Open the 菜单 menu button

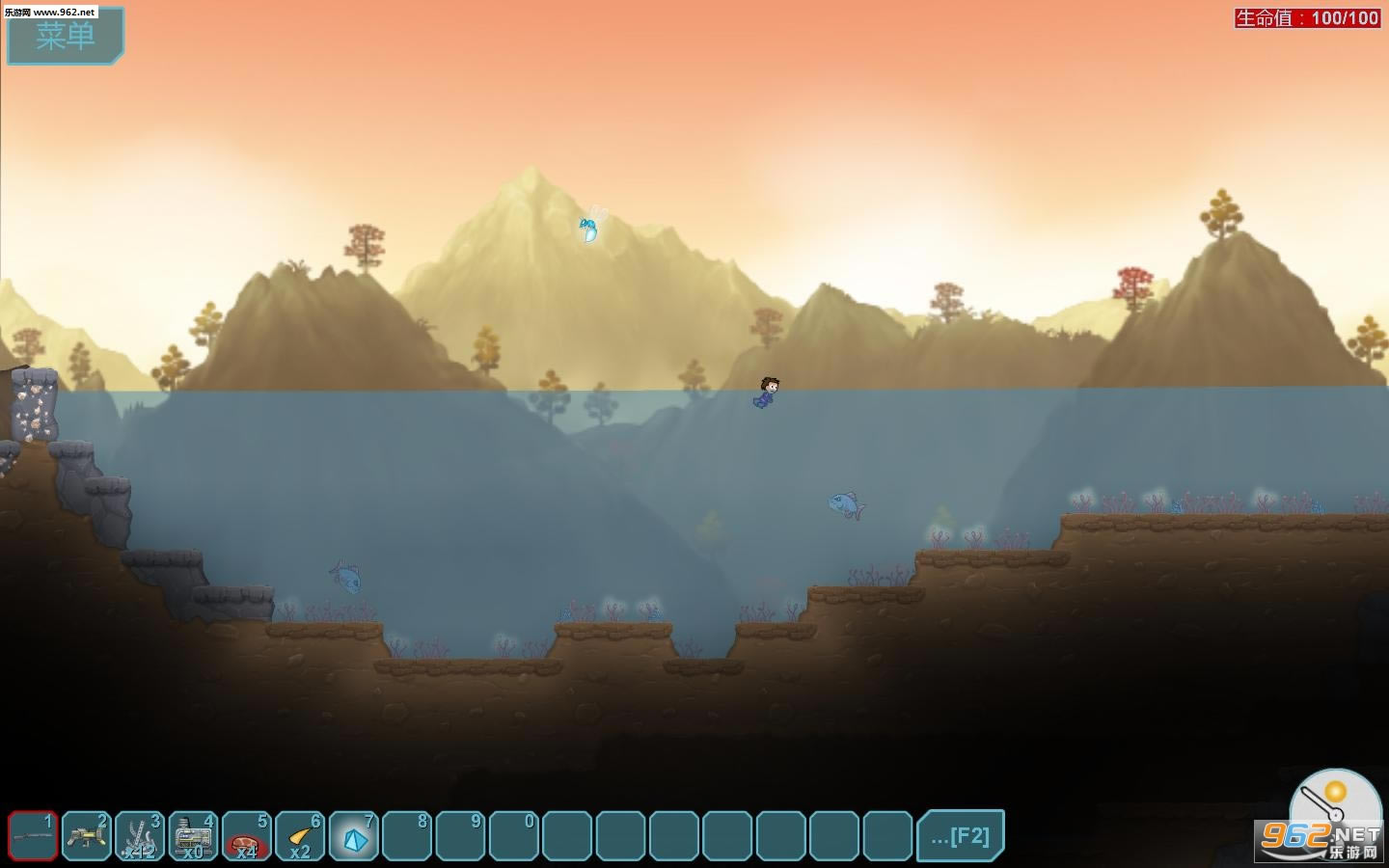[66, 37]
